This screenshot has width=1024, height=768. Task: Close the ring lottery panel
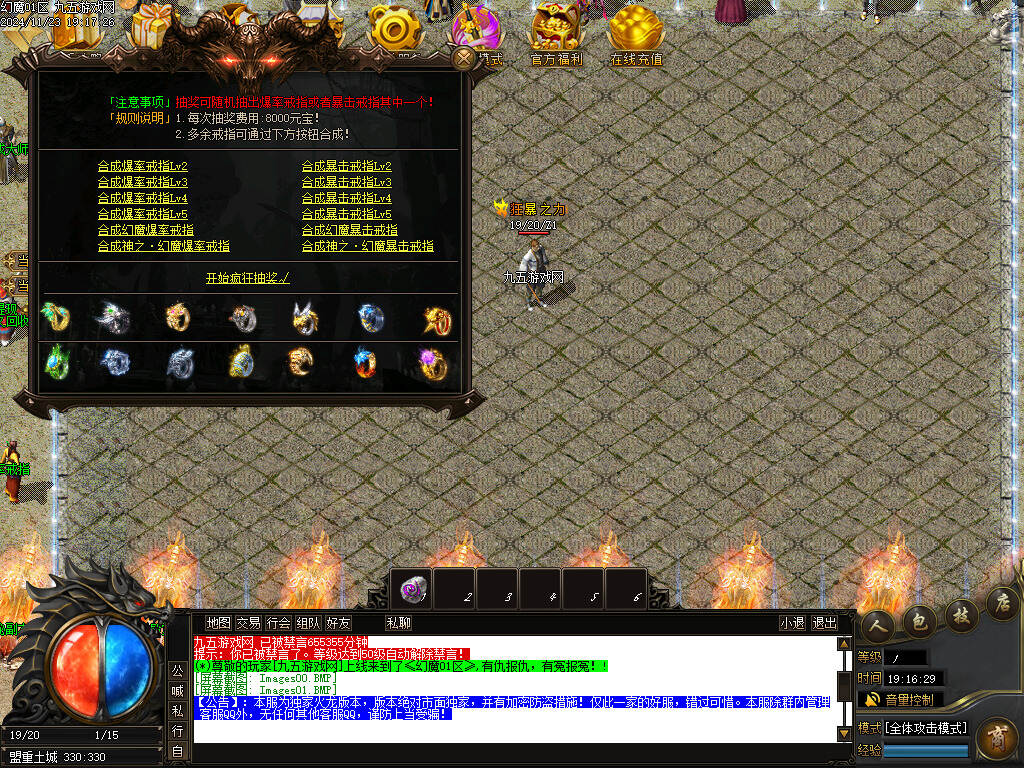(x=464, y=58)
